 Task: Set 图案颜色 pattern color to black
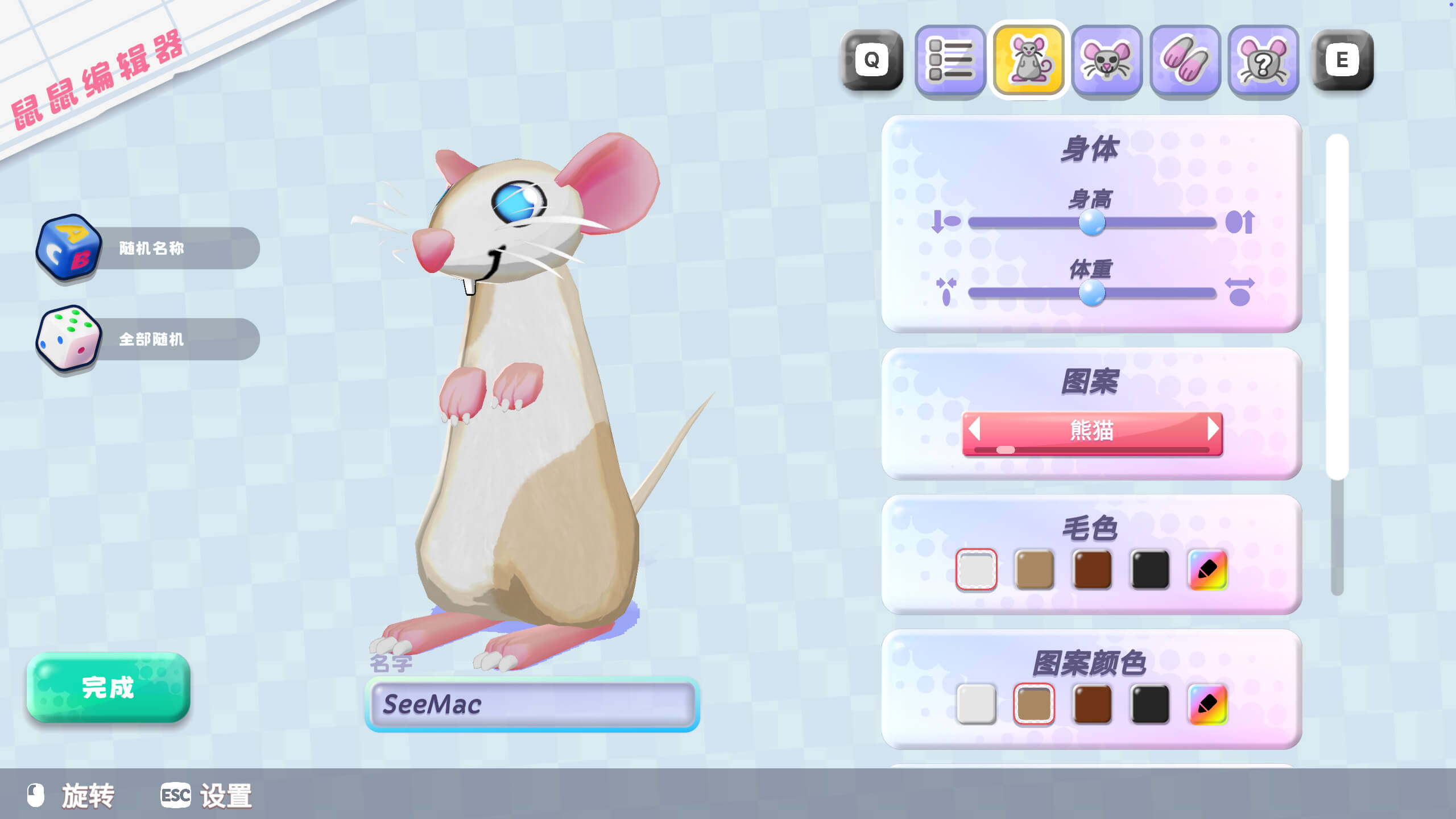[x=1150, y=704]
